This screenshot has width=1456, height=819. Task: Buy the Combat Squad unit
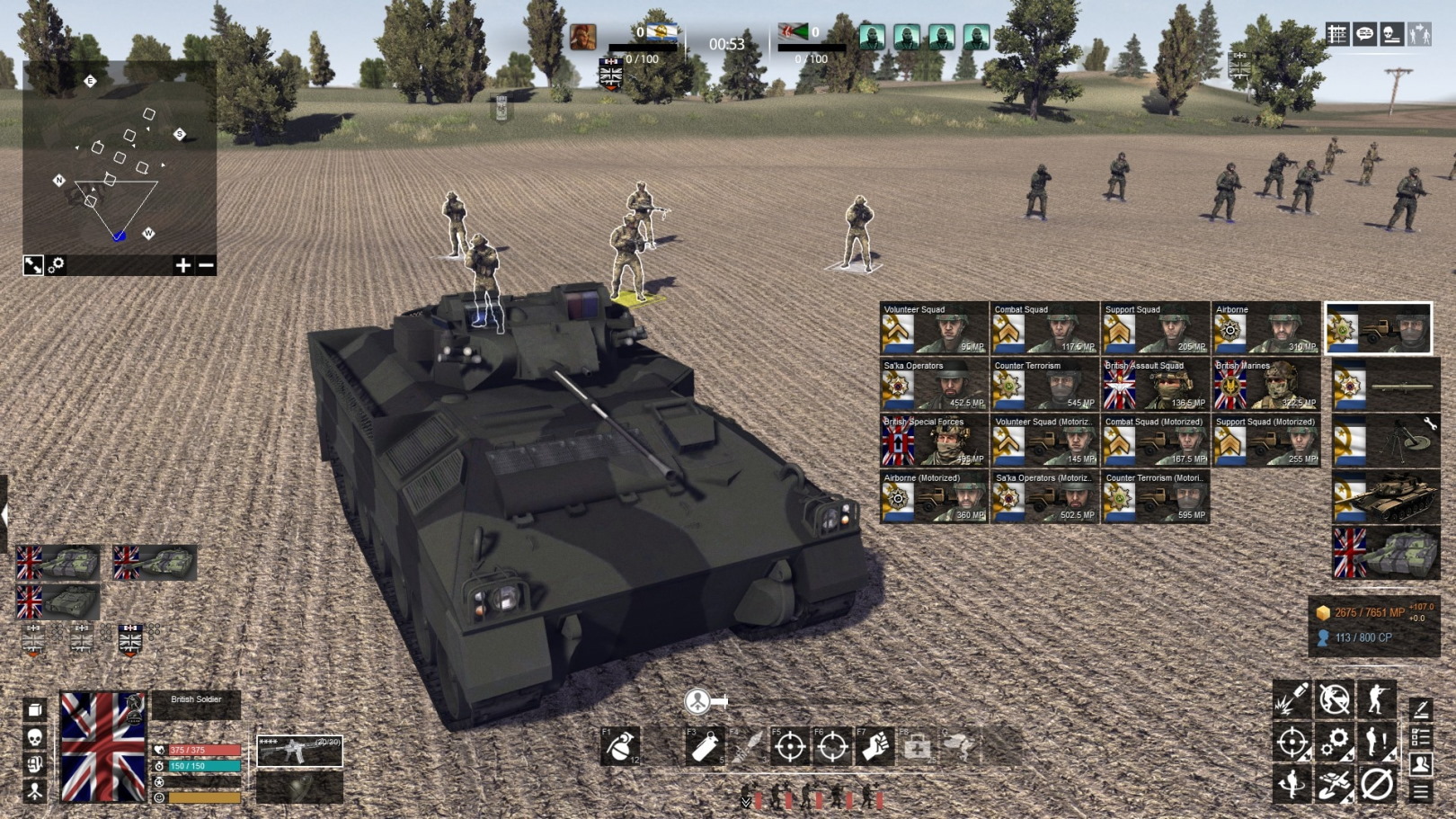click(1044, 329)
